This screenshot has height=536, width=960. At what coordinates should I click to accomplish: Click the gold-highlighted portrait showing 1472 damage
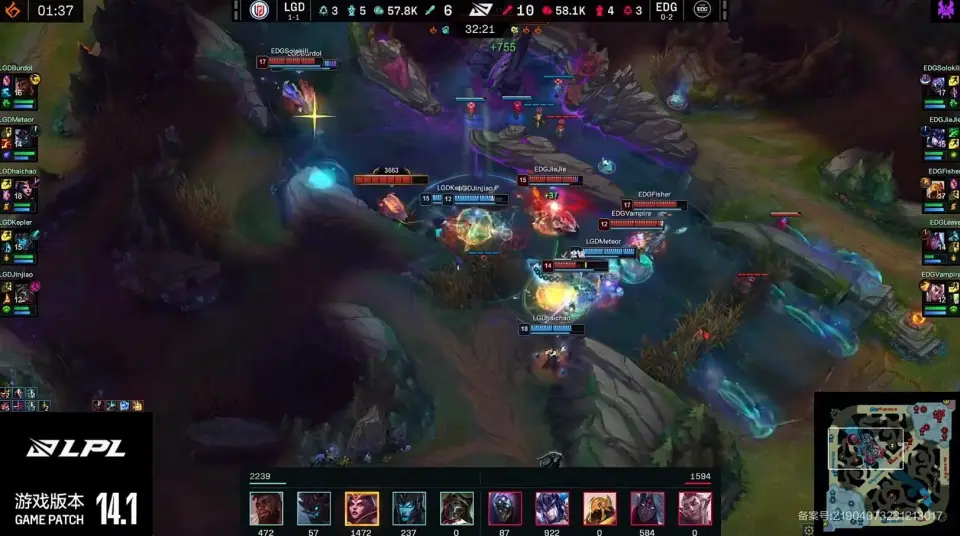coord(361,508)
